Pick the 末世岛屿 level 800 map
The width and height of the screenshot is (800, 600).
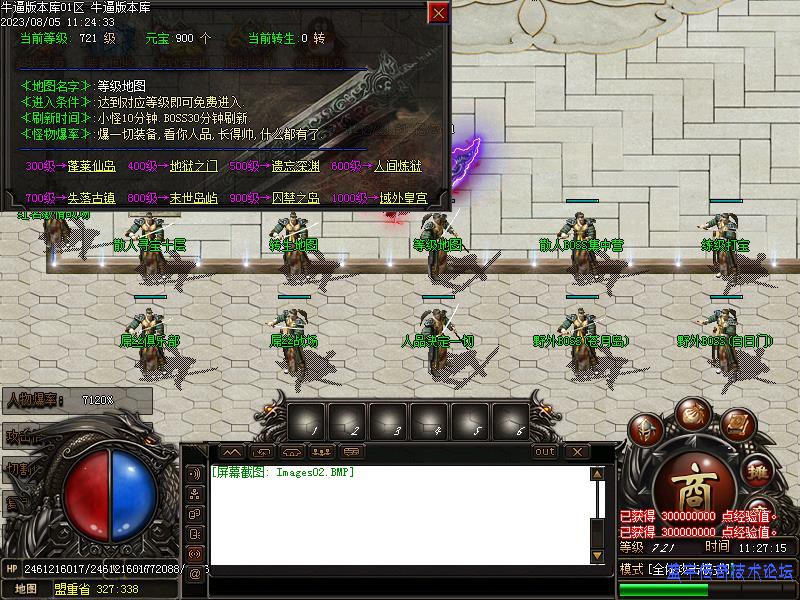point(193,198)
